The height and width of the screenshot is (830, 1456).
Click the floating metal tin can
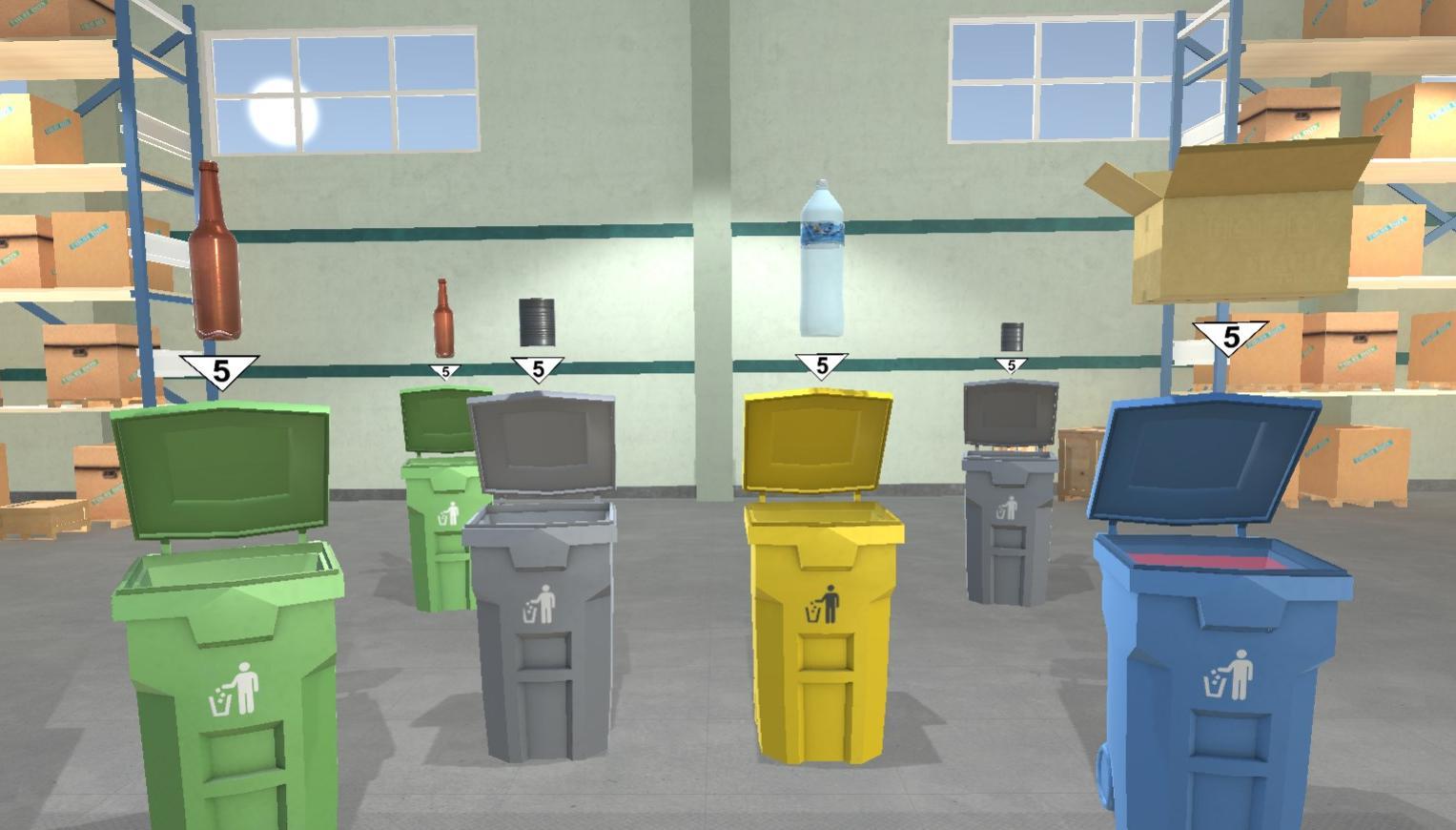[536, 322]
